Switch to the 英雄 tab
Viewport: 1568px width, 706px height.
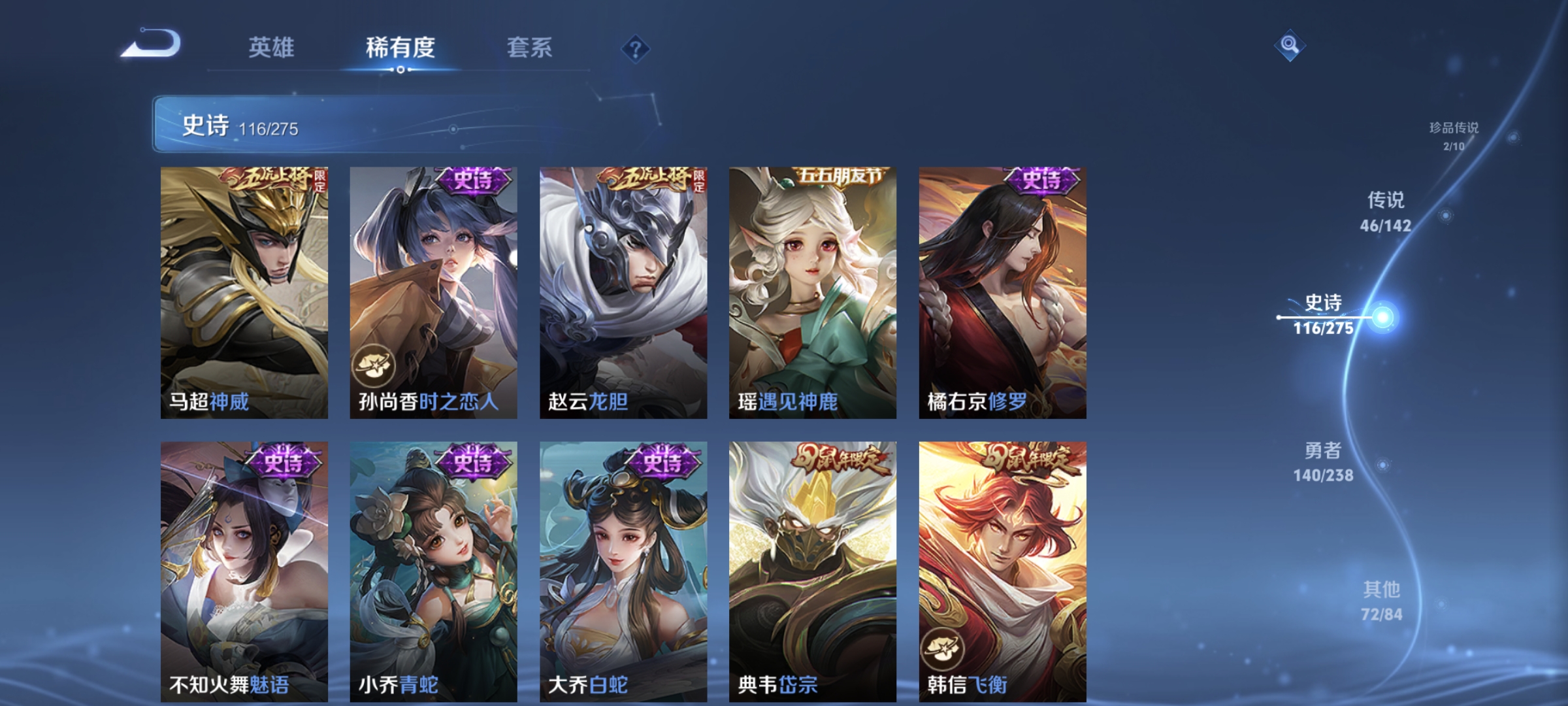(x=271, y=48)
